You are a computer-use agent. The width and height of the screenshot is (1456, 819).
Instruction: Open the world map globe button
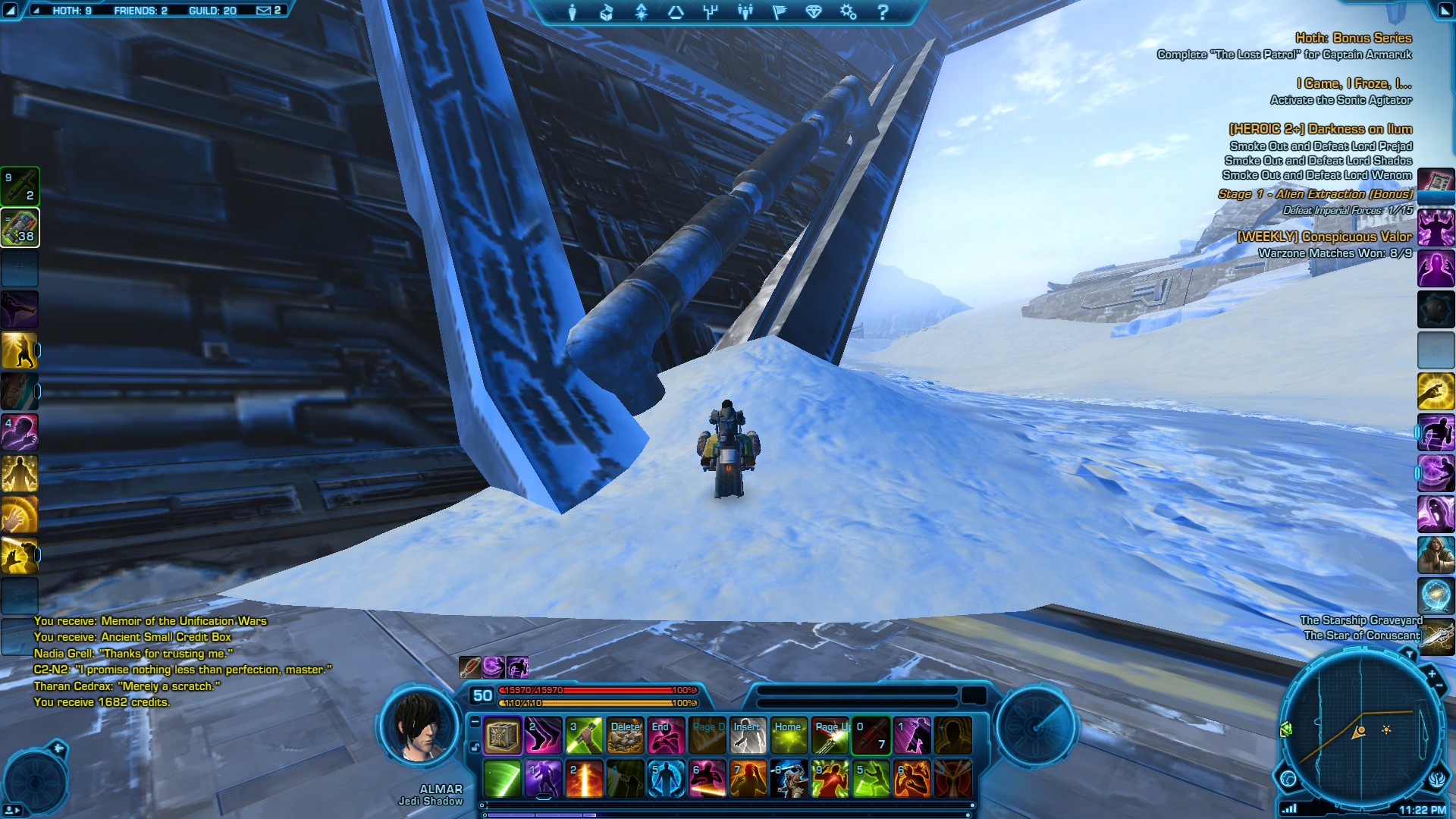coord(1288,778)
